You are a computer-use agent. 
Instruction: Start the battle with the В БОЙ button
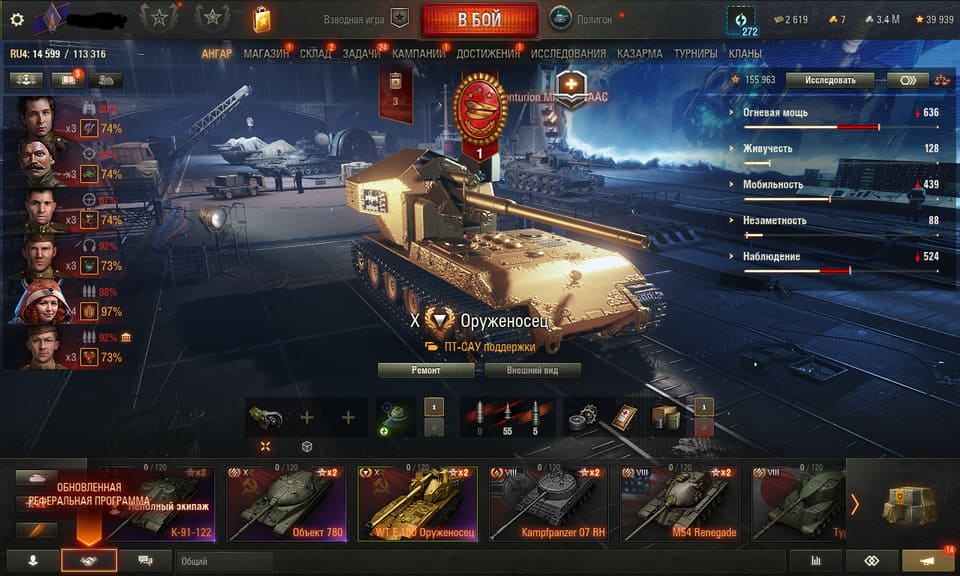(479, 19)
